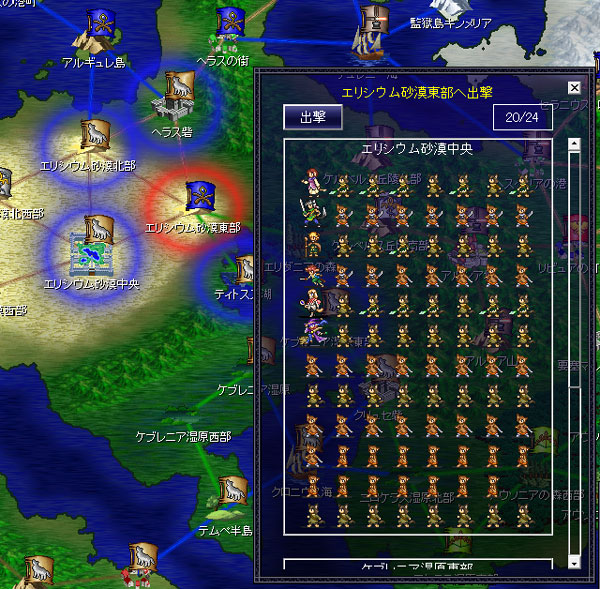Close the sortie dialog with the X
The width and height of the screenshot is (600, 589).
coord(574,88)
